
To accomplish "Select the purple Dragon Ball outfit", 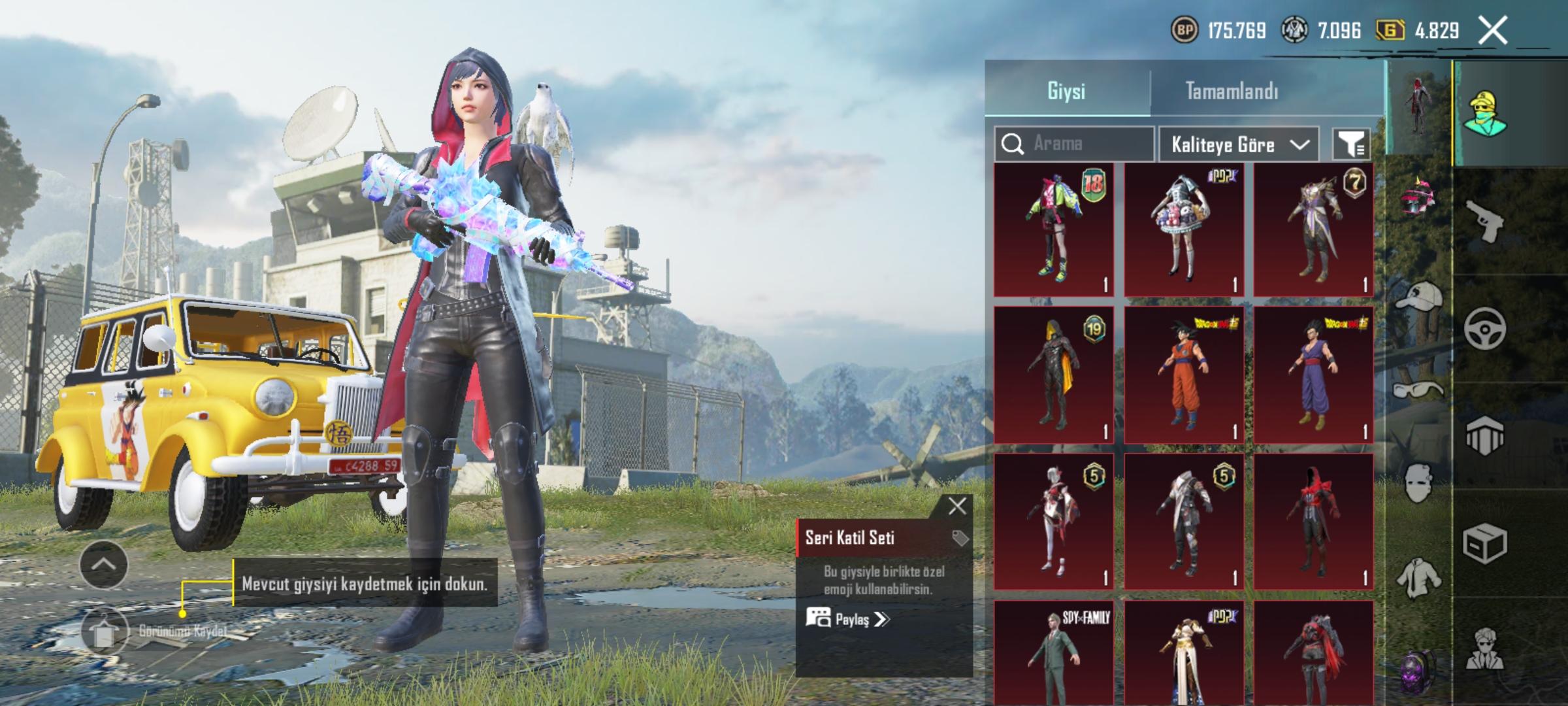I will (1313, 375).
